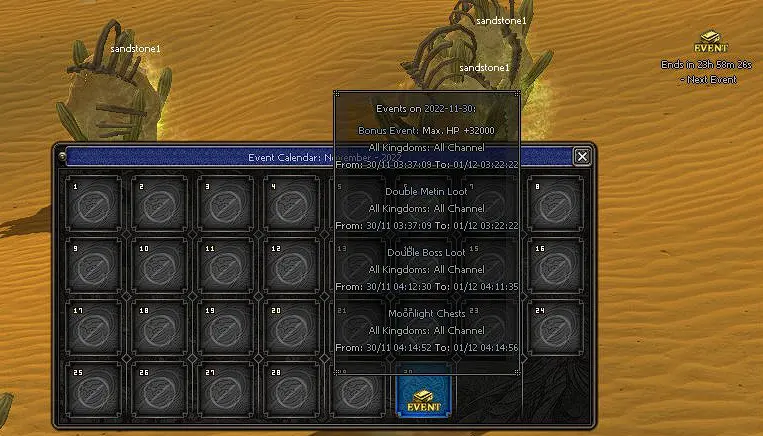This screenshot has height=436, width=763.
Task: Choose calendar day 2
Action: click(x=159, y=204)
